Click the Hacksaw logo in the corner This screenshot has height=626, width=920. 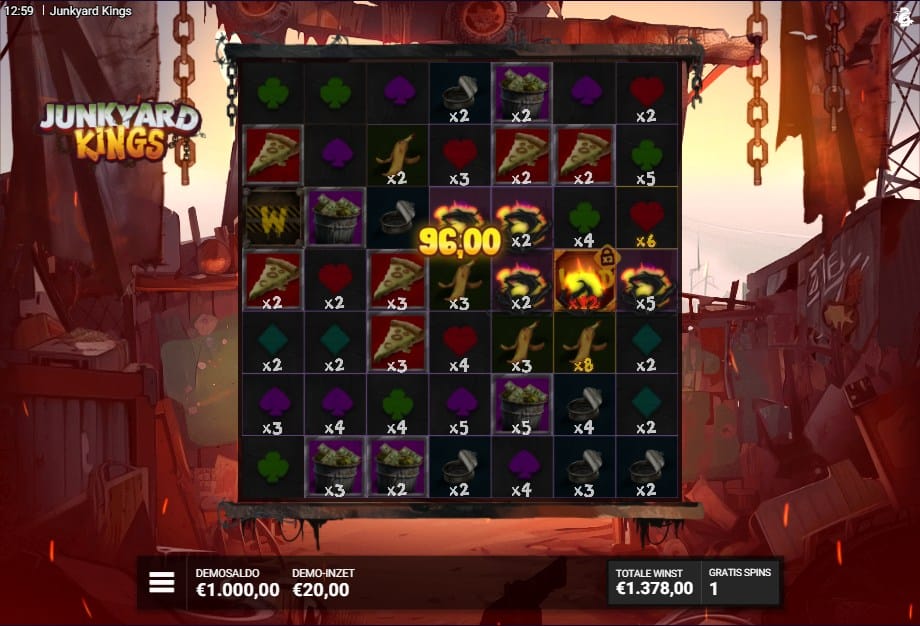(906, 13)
